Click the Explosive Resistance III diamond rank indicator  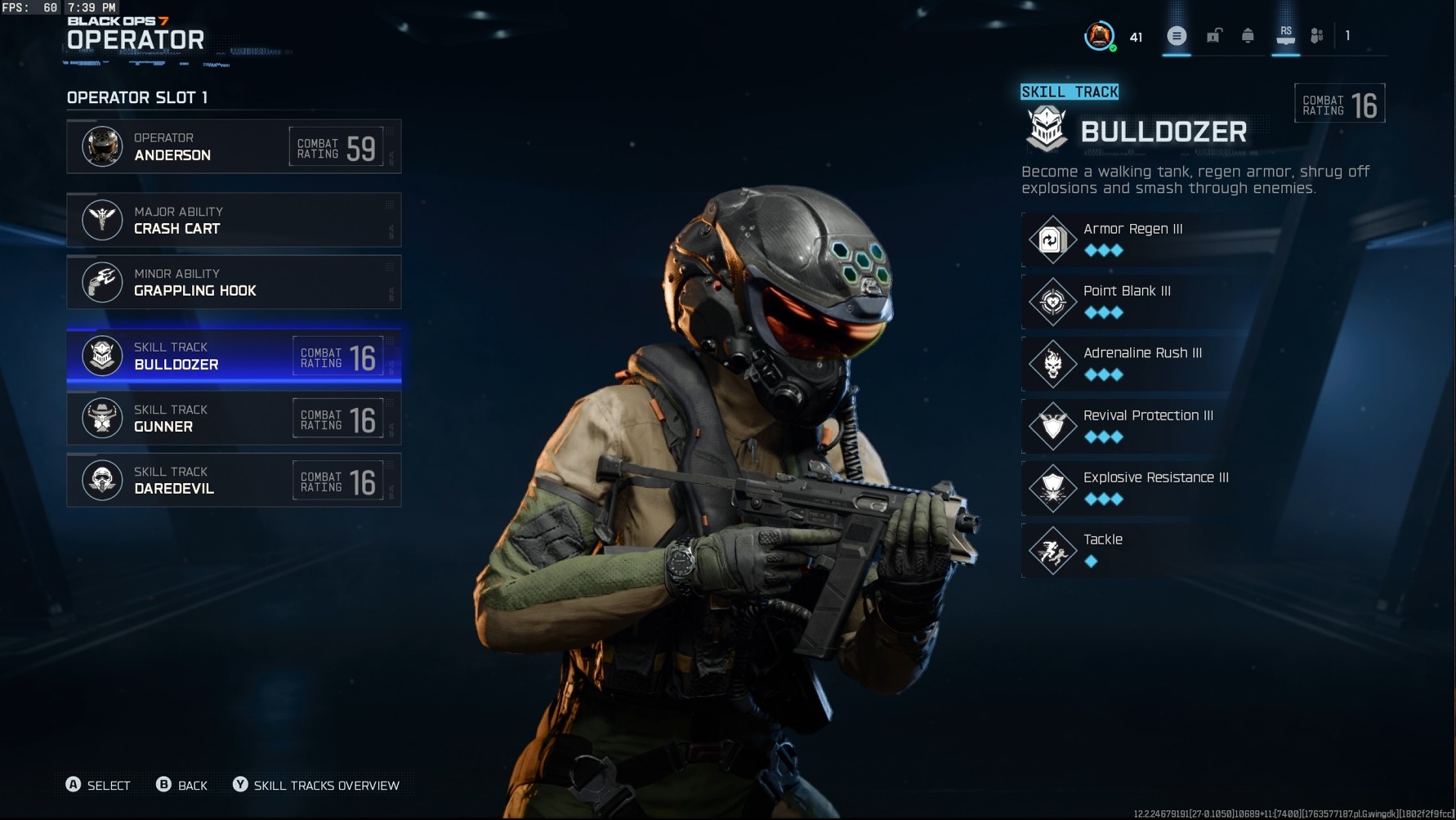pyautogui.click(x=1105, y=500)
